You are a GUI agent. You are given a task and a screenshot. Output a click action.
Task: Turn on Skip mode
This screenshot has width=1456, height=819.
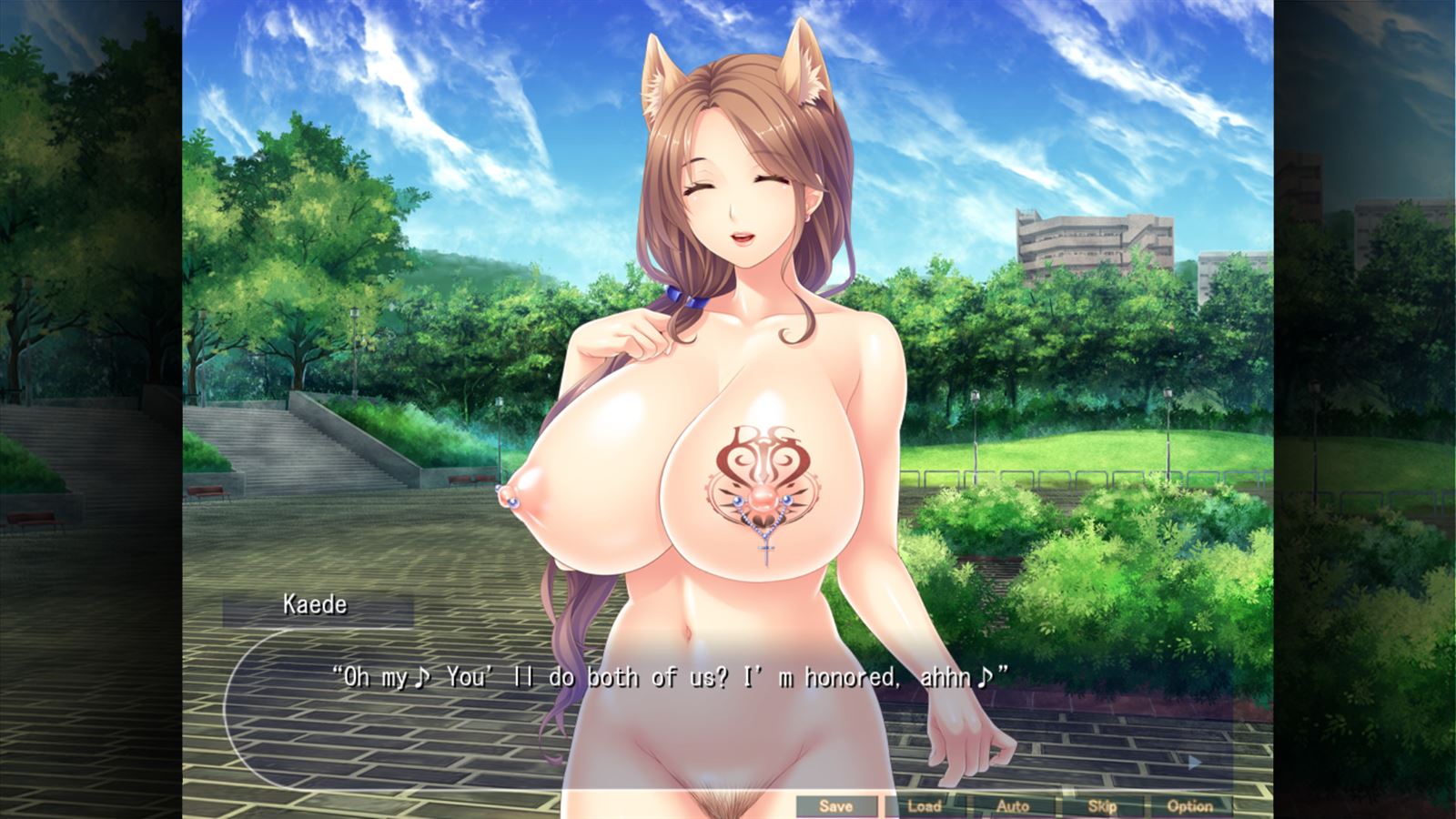click(1102, 805)
